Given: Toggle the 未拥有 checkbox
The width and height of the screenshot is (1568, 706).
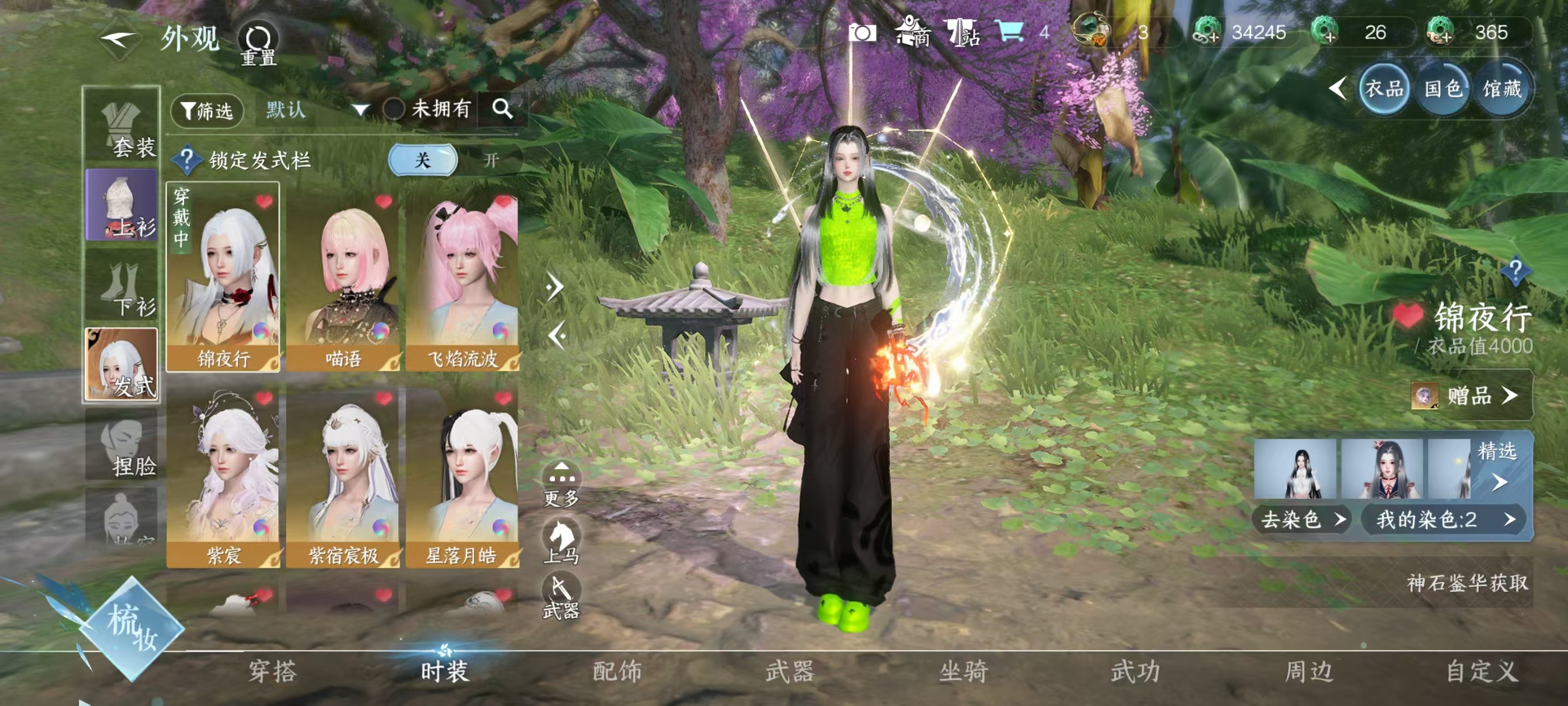Looking at the screenshot, I should coord(394,110).
